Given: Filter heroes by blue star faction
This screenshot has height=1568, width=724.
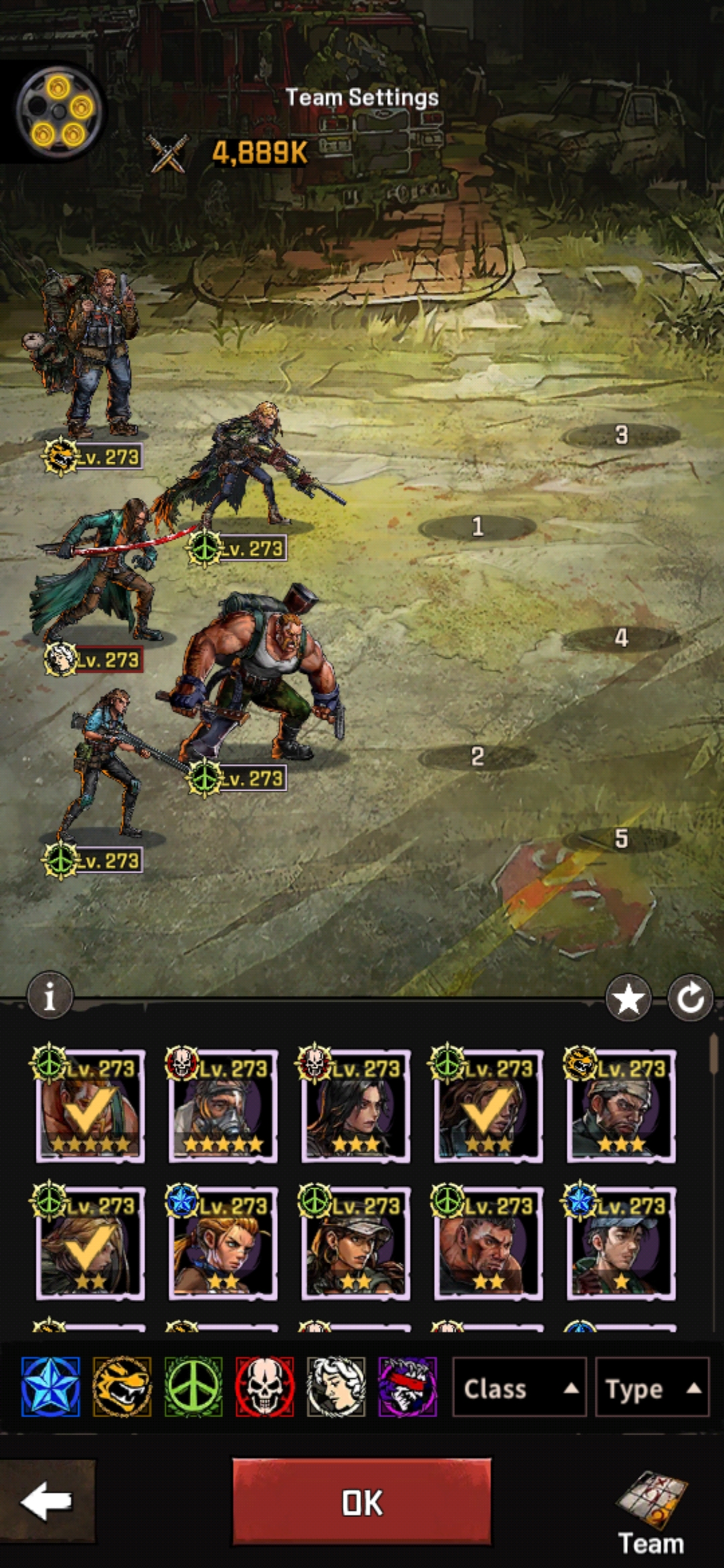Looking at the screenshot, I should 51,1387.
